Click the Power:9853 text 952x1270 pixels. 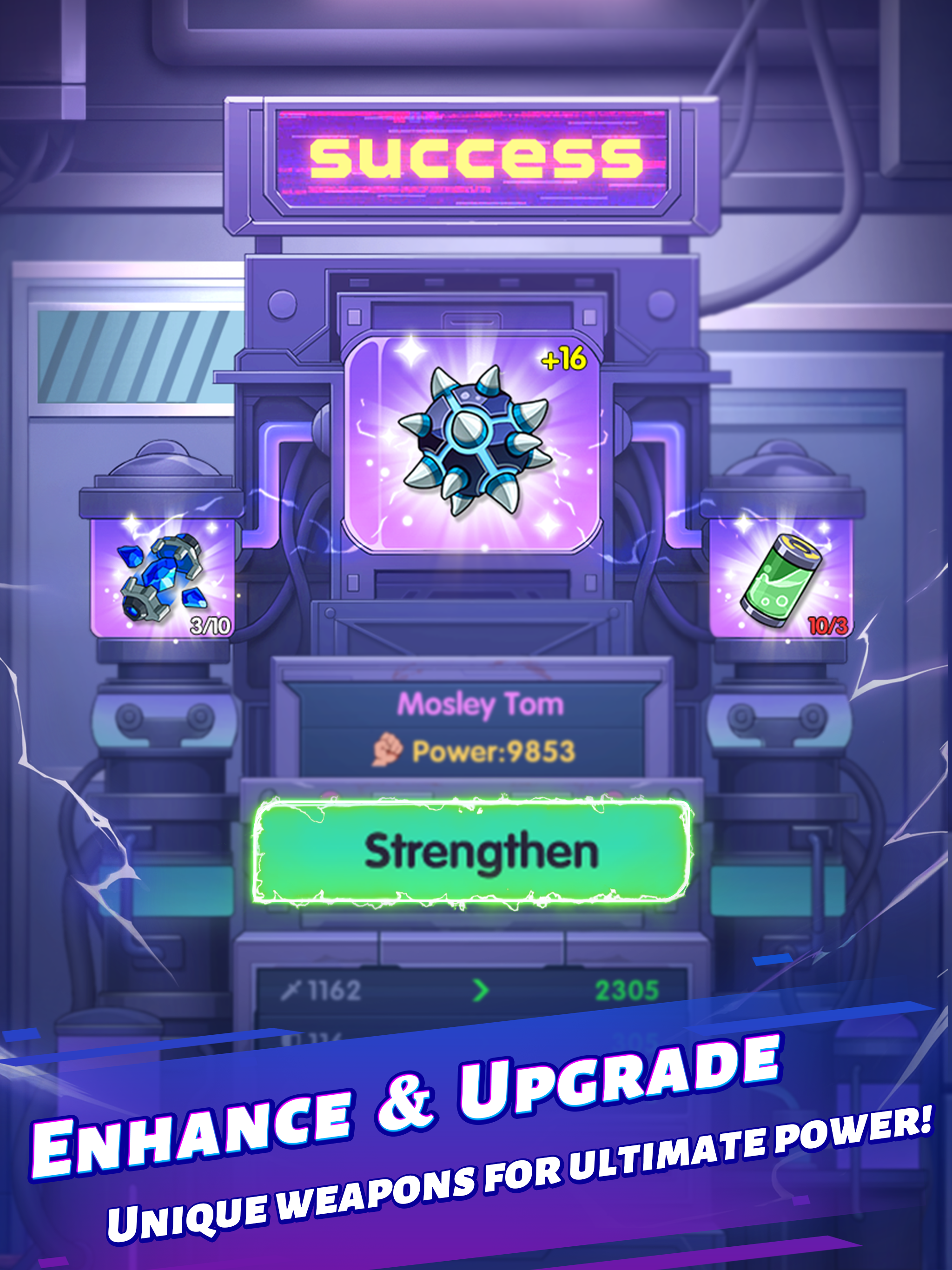point(494,750)
